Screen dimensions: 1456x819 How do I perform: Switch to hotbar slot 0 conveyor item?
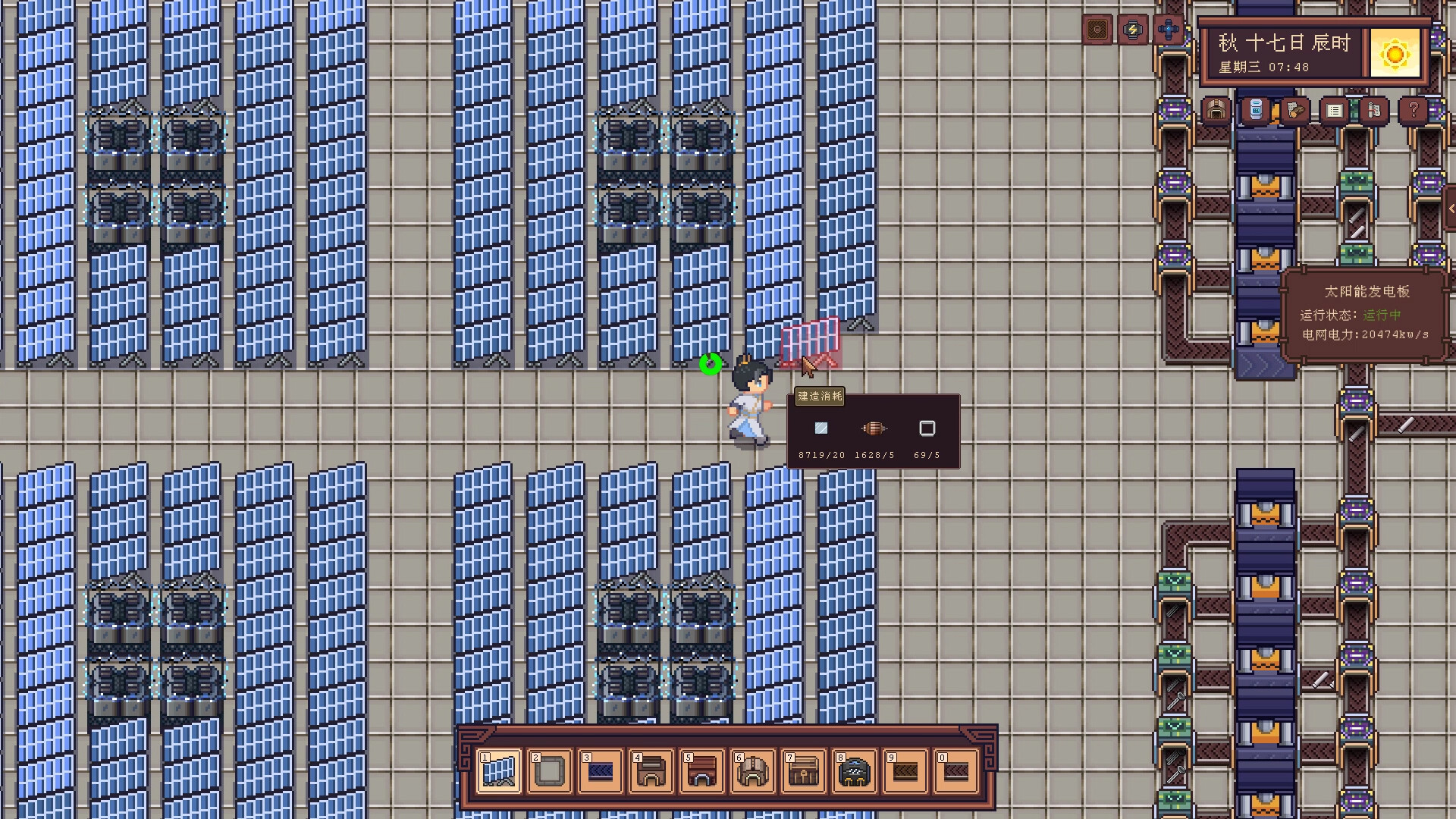pos(955,770)
